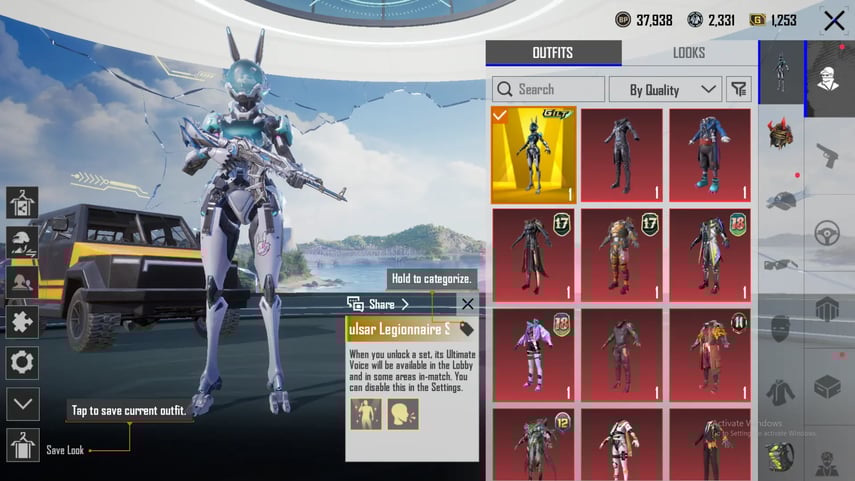This screenshot has width=855, height=481.
Task: Switch to the LOOKS tab
Action: click(689, 53)
